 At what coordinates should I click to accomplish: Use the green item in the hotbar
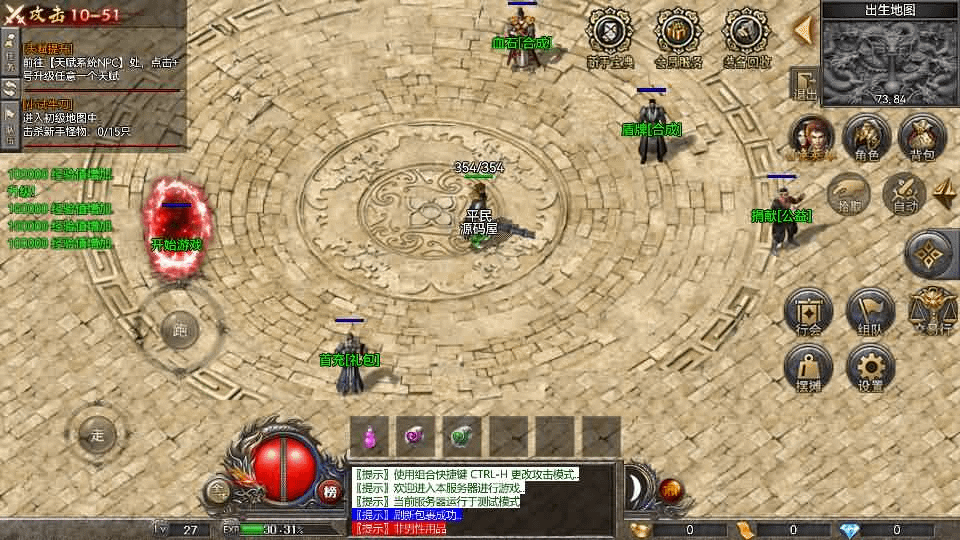462,436
